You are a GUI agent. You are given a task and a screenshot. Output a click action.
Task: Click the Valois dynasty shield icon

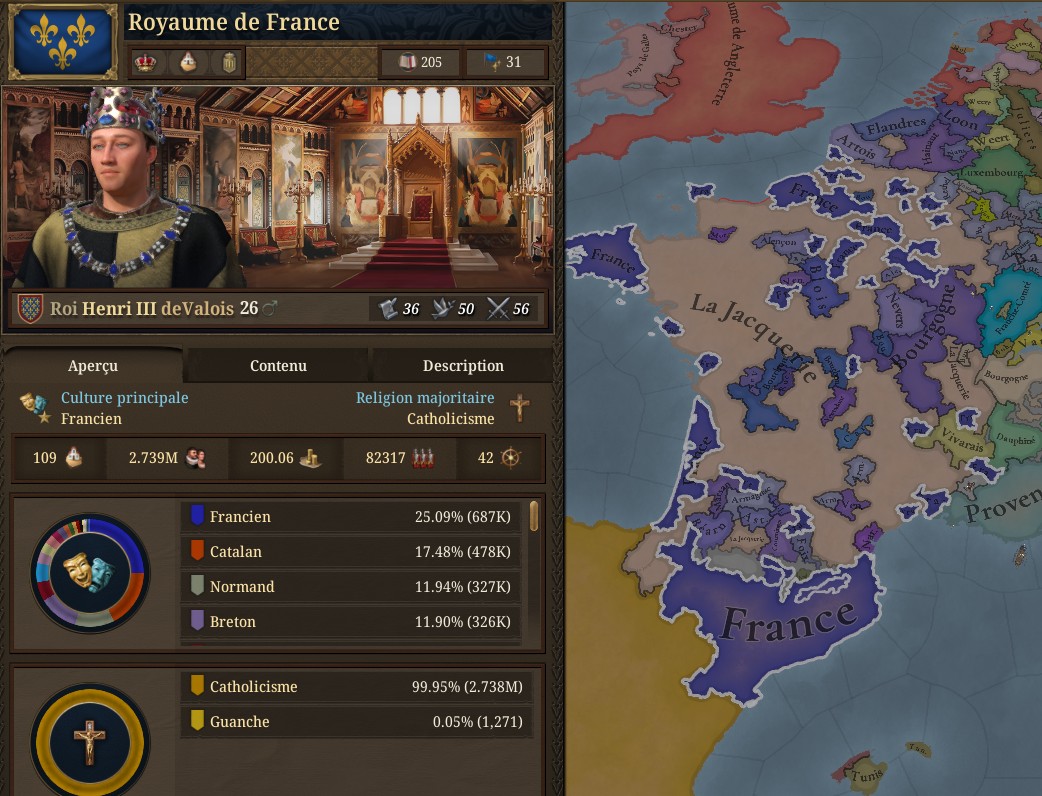[x=30, y=309]
